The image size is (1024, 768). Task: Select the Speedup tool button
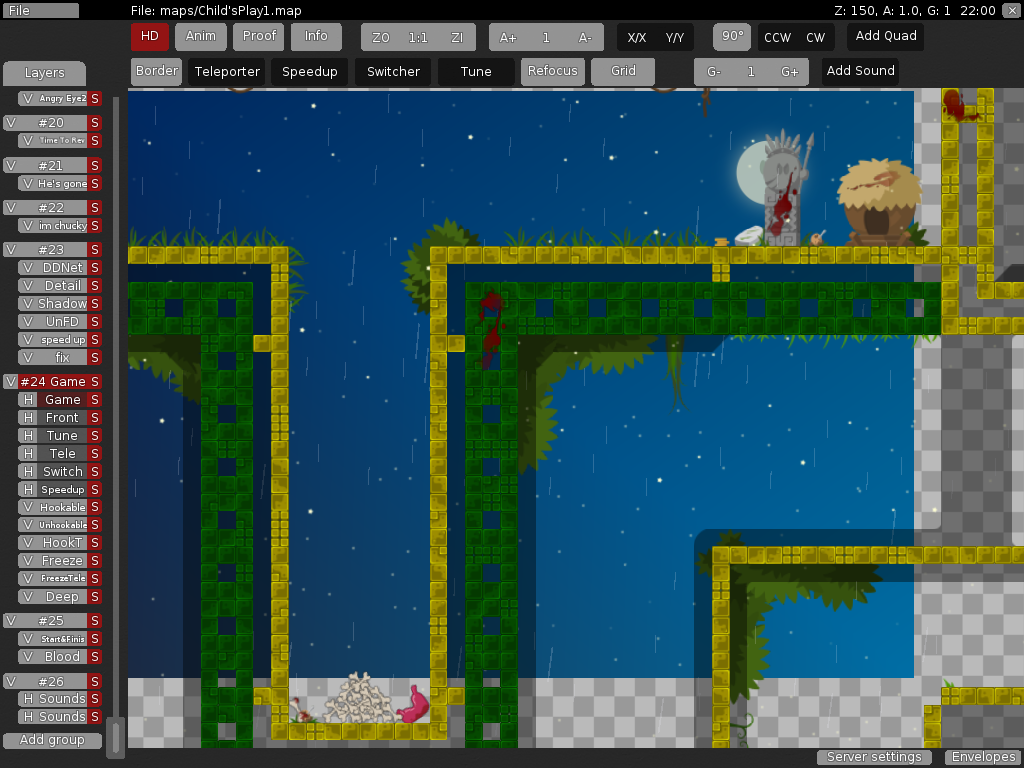point(310,72)
